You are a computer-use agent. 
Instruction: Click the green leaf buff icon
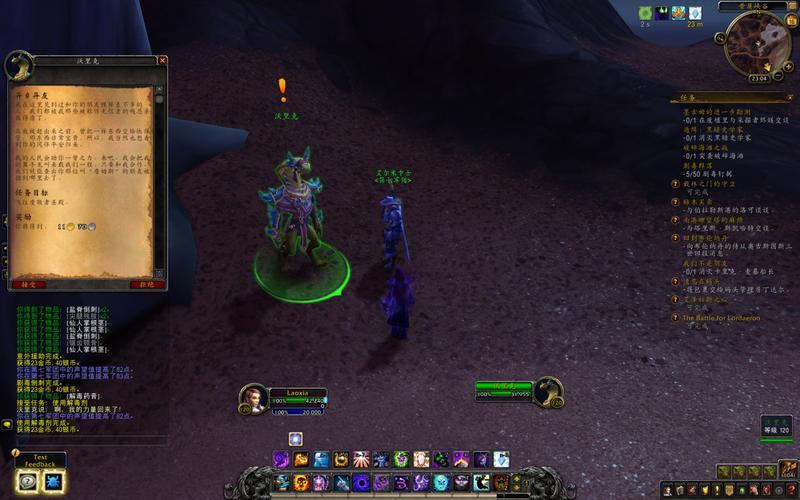point(646,13)
